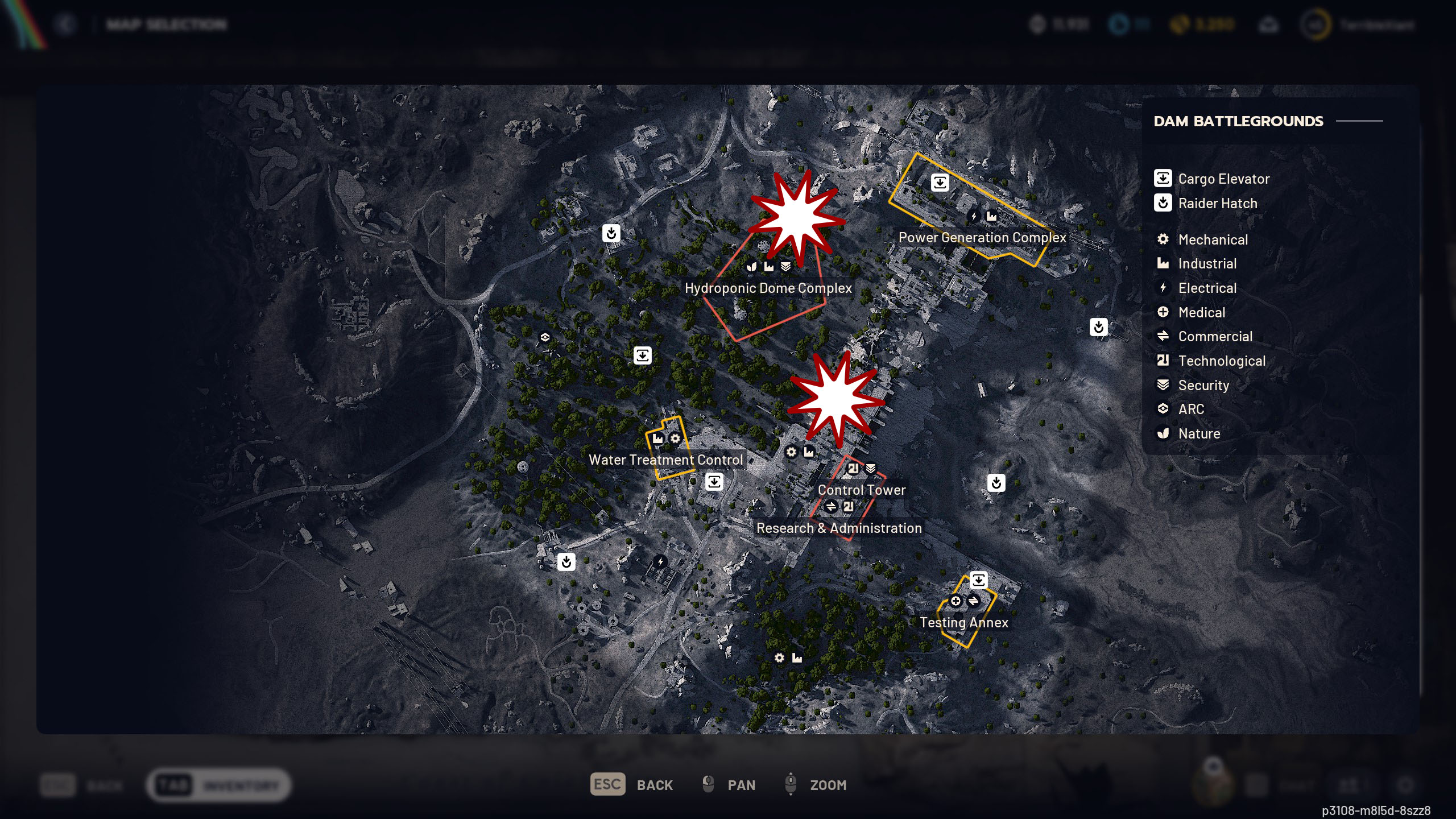Viewport: 1456px width, 819px height.
Task: Select the Research & Administration location
Action: coord(838,528)
